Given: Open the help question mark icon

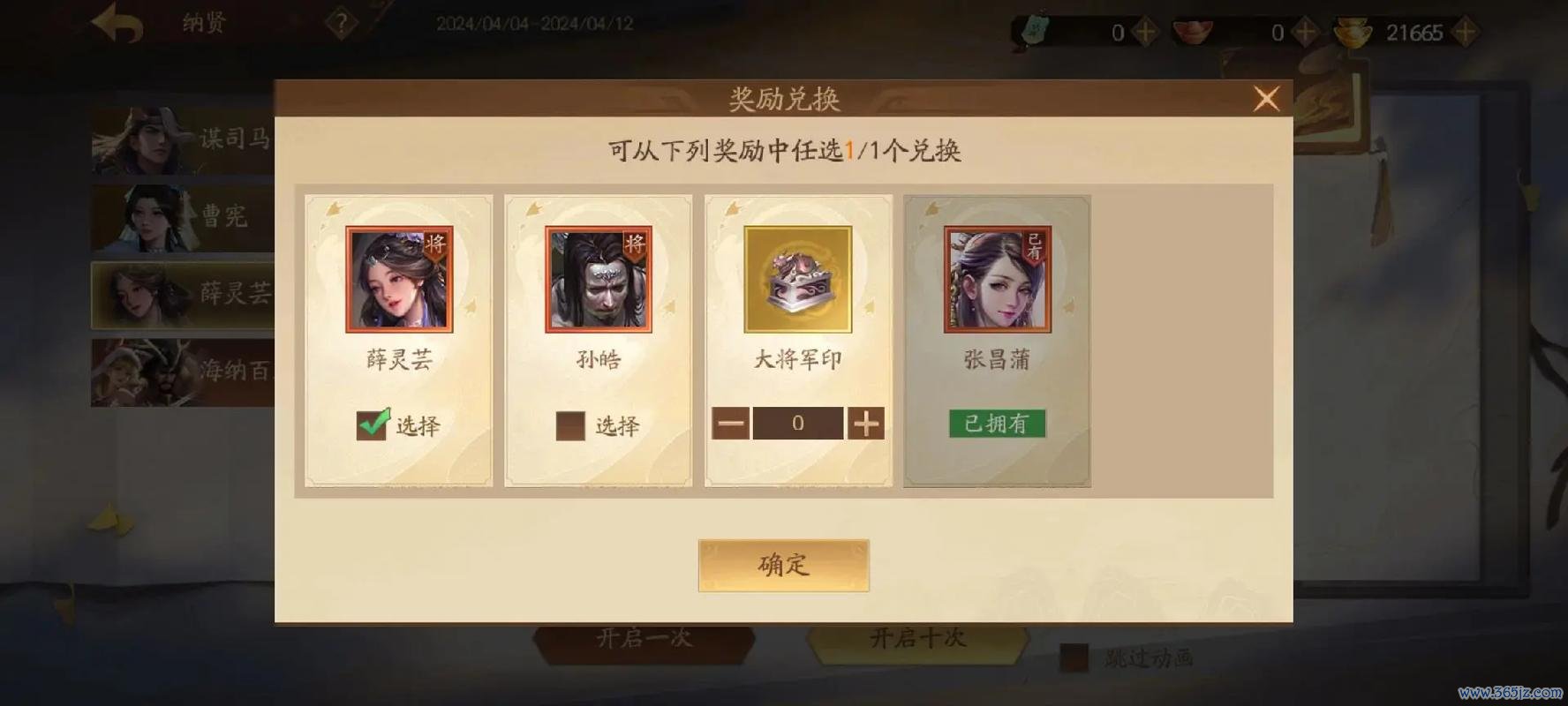Looking at the screenshot, I should click(x=343, y=24).
